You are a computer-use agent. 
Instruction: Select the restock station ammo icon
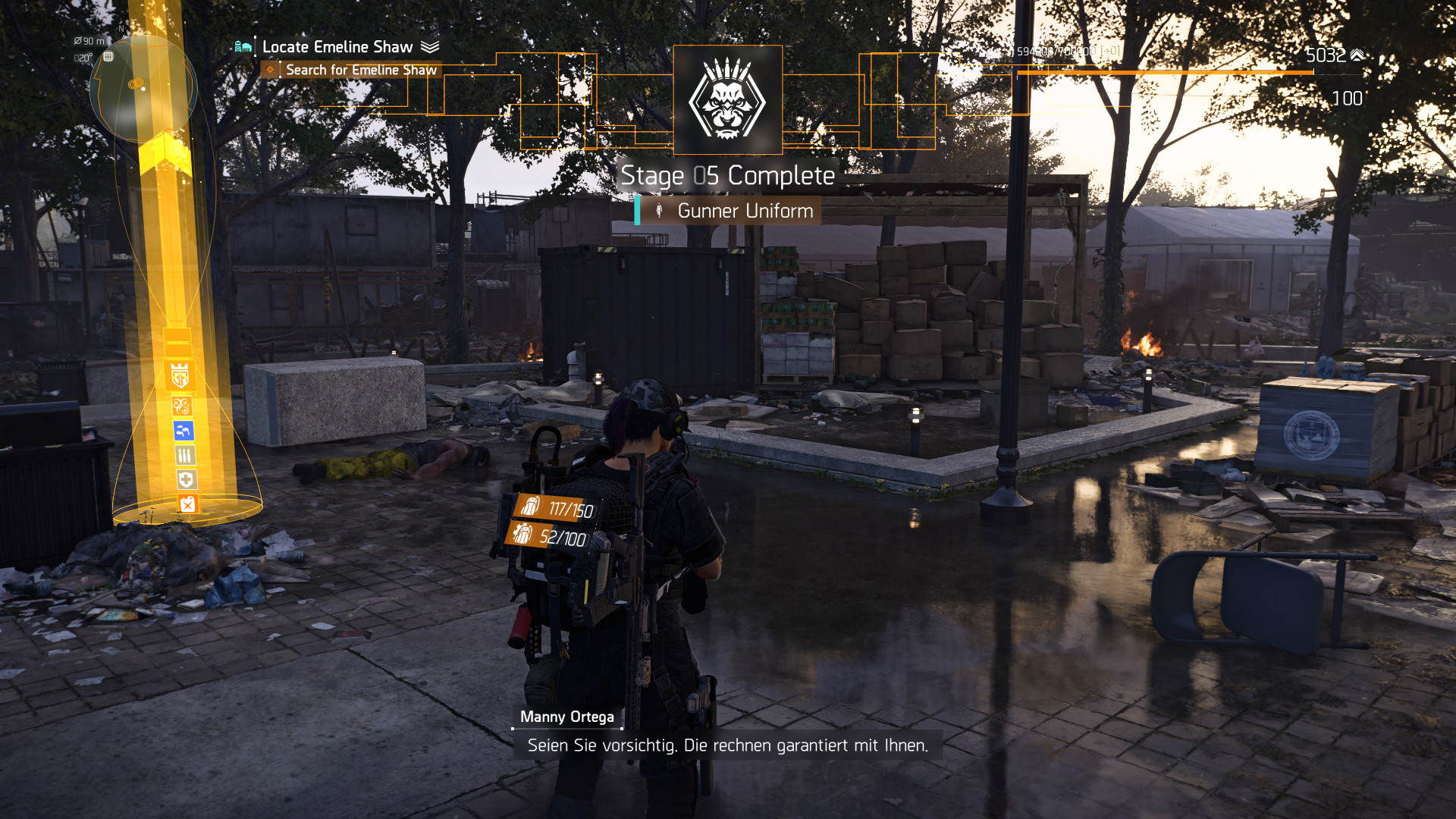(x=184, y=455)
